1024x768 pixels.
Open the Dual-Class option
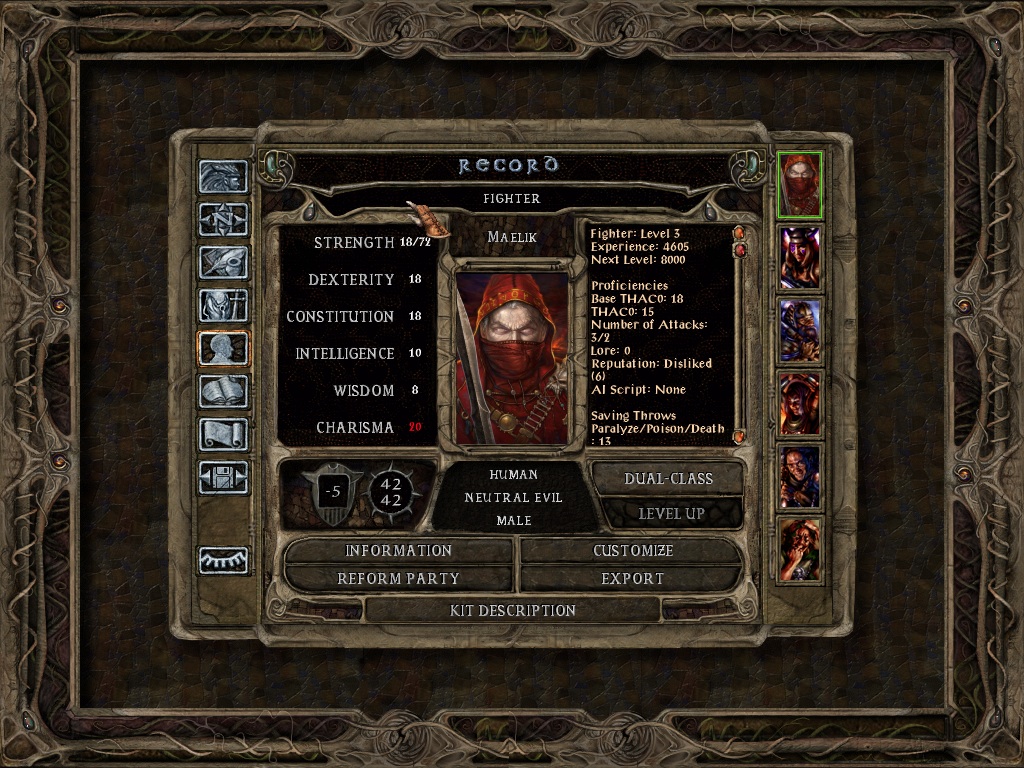[x=668, y=479]
